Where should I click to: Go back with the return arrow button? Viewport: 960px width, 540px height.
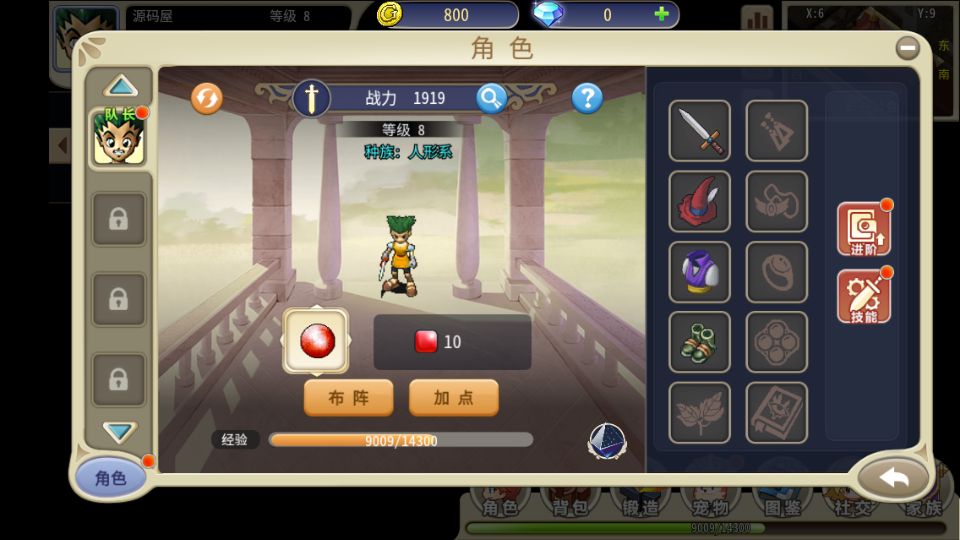point(893,478)
